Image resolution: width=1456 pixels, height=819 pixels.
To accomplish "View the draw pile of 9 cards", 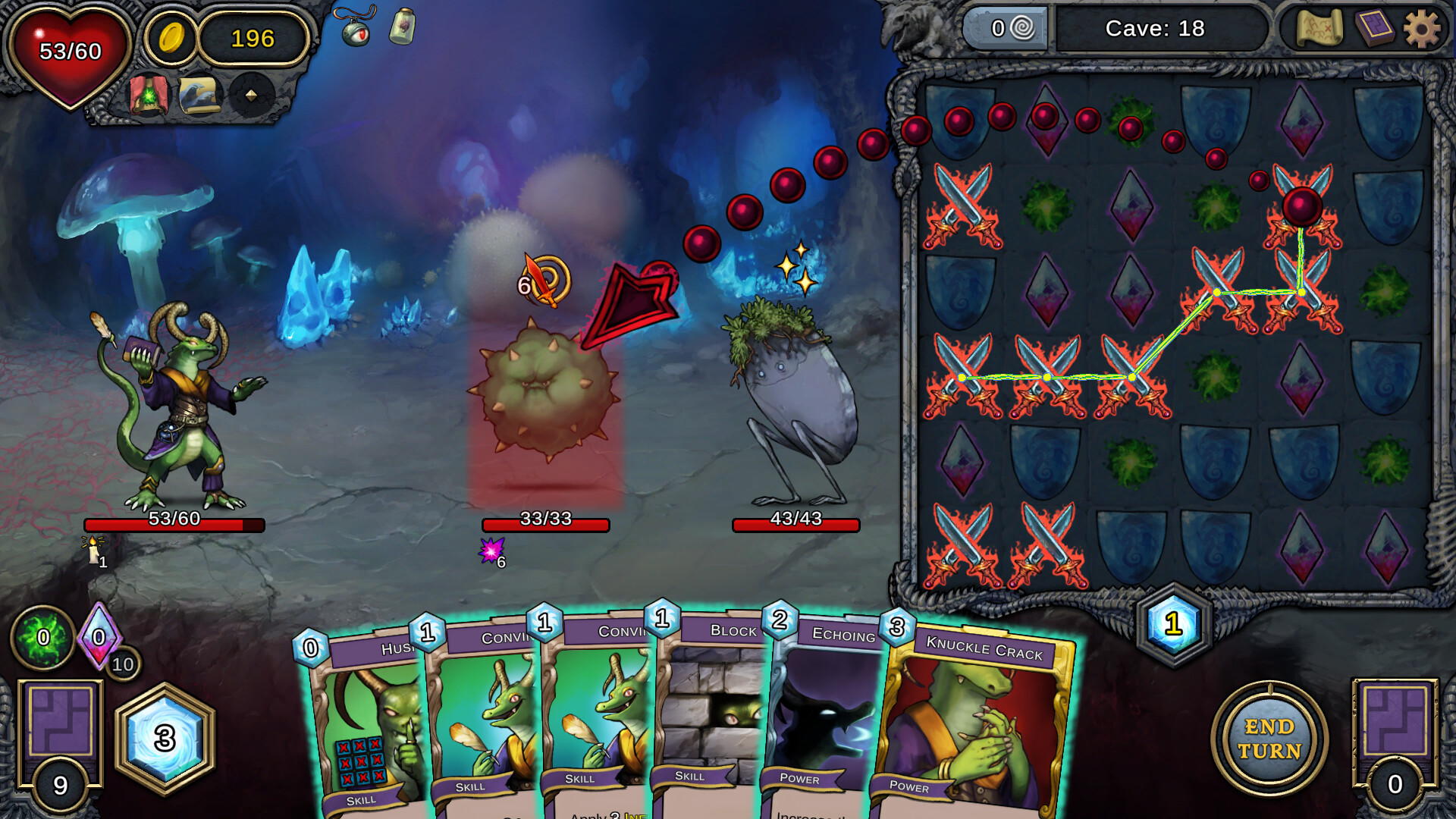I will pos(61,739).
